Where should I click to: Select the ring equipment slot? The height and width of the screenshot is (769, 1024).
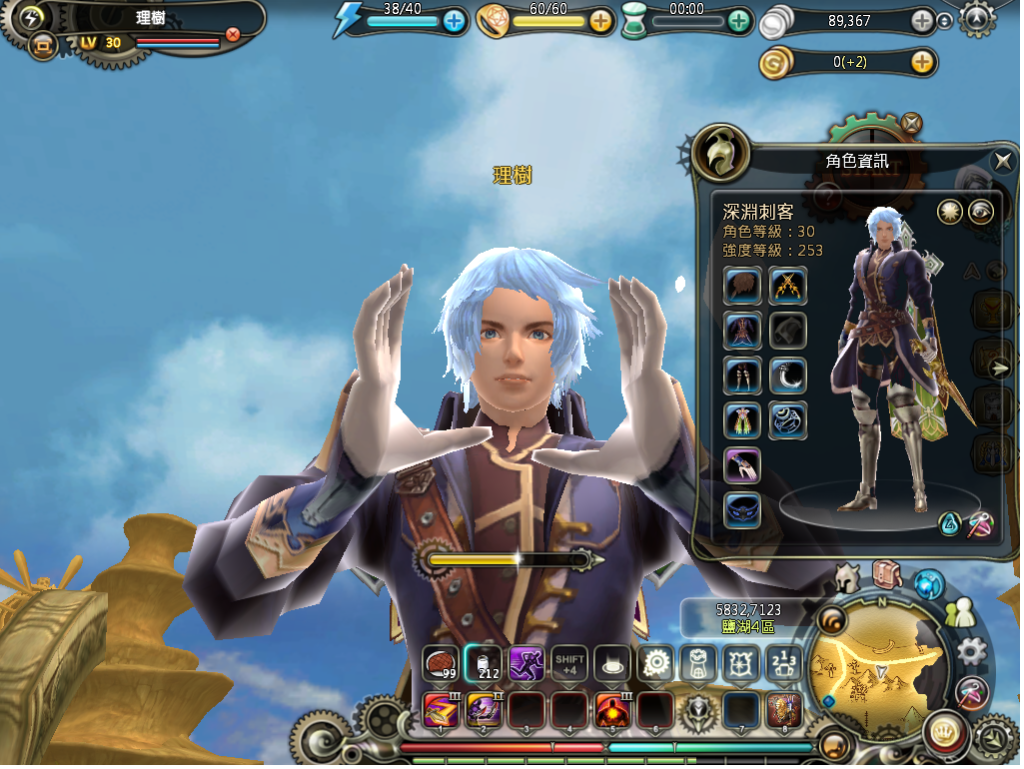[x=788, y=420]
